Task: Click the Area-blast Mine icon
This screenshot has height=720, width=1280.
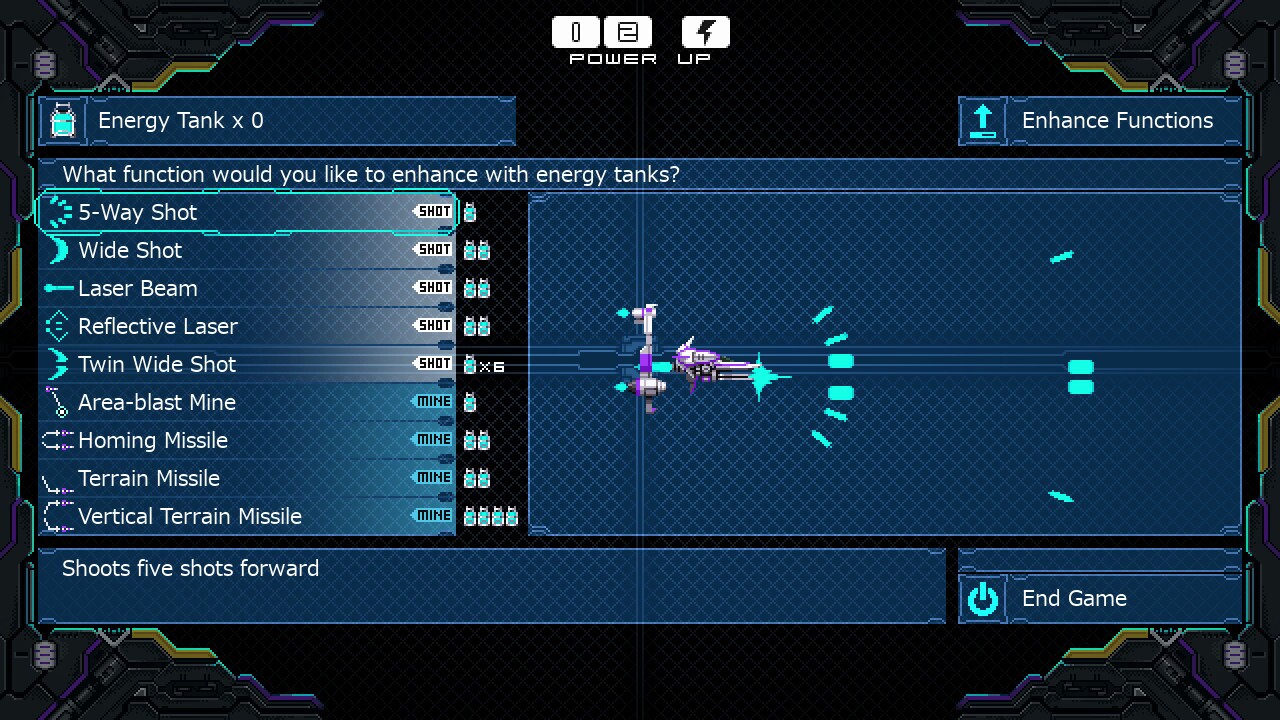Action: pyautogui.click(x=58, y=402)
